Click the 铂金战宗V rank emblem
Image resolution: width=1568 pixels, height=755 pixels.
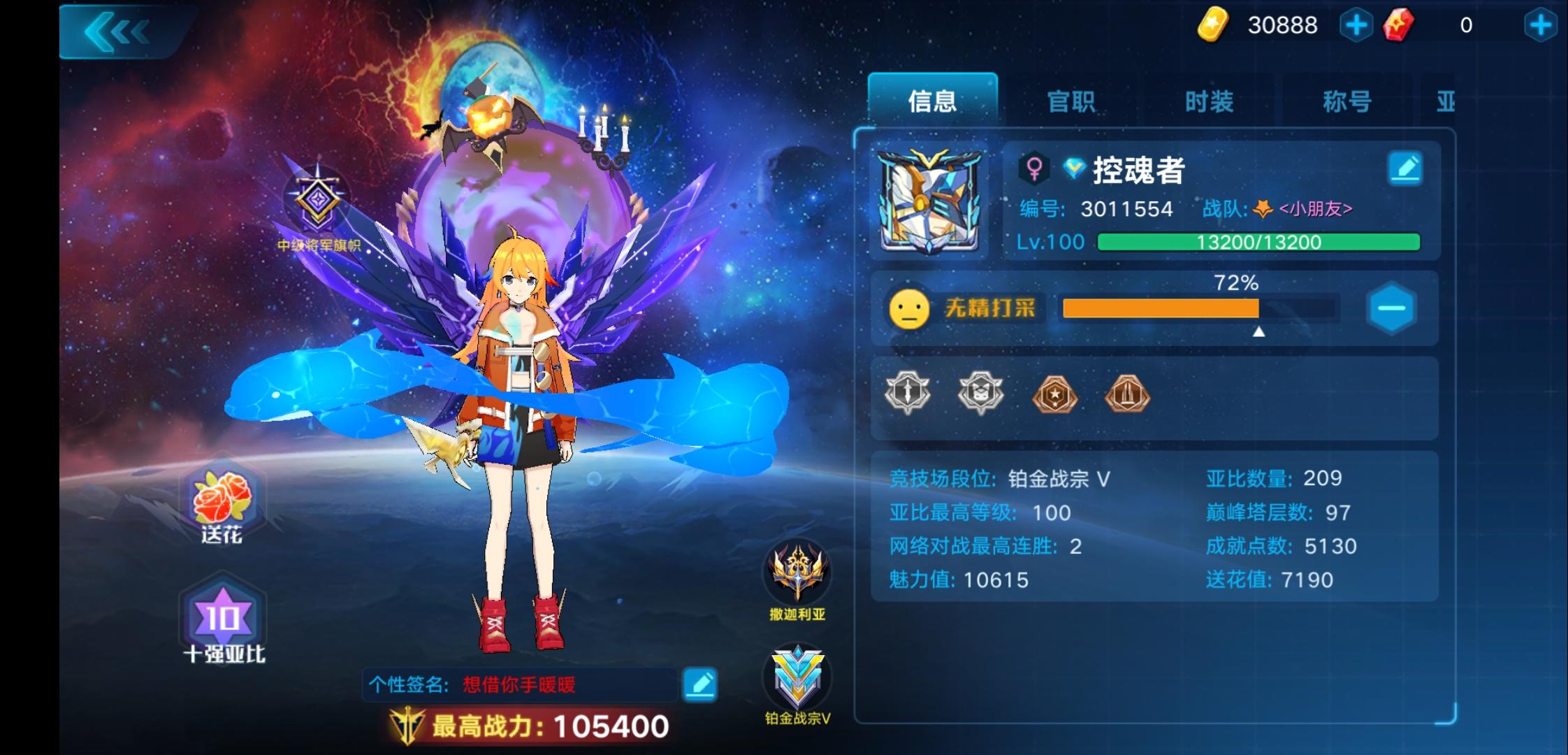coord(797,677)
